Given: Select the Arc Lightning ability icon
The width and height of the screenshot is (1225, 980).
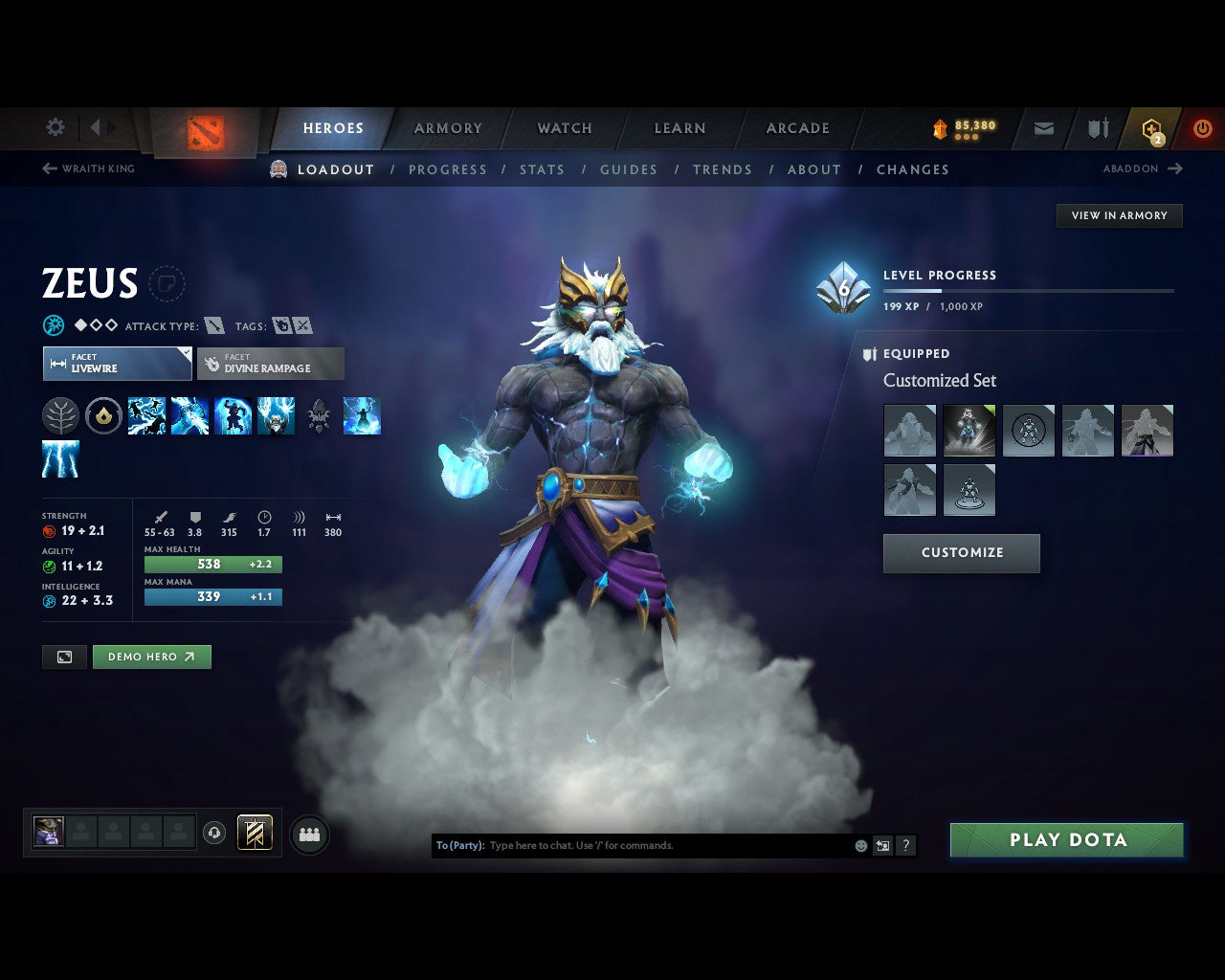Looking at the screenshot, I should (x=146, y=415).
